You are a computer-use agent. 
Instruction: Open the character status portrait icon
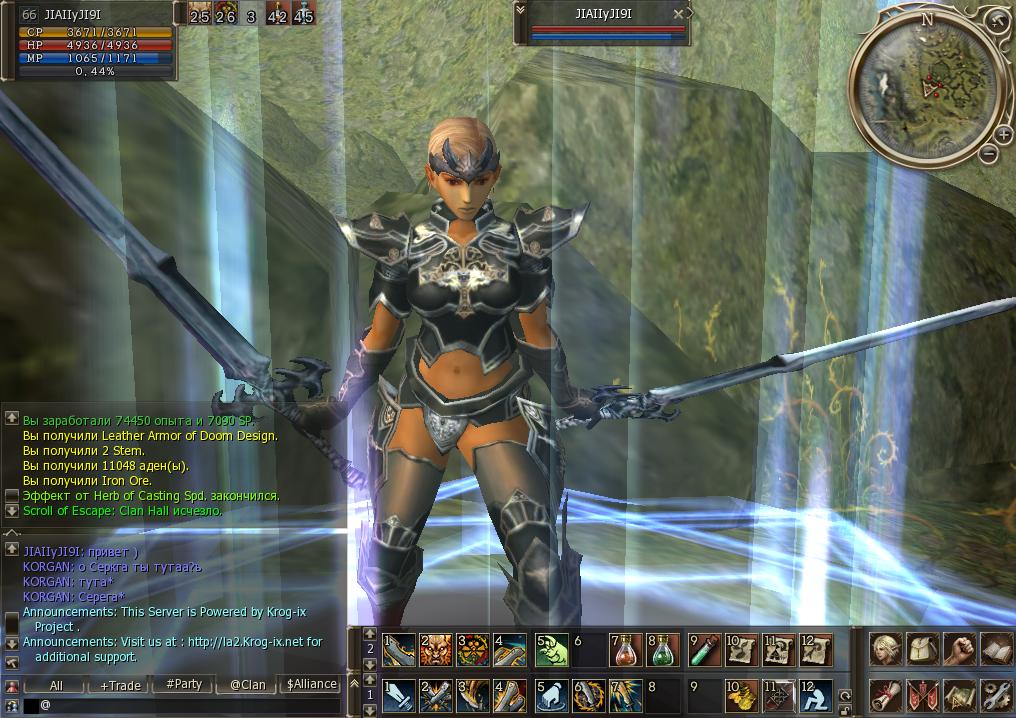pos(885,649)
